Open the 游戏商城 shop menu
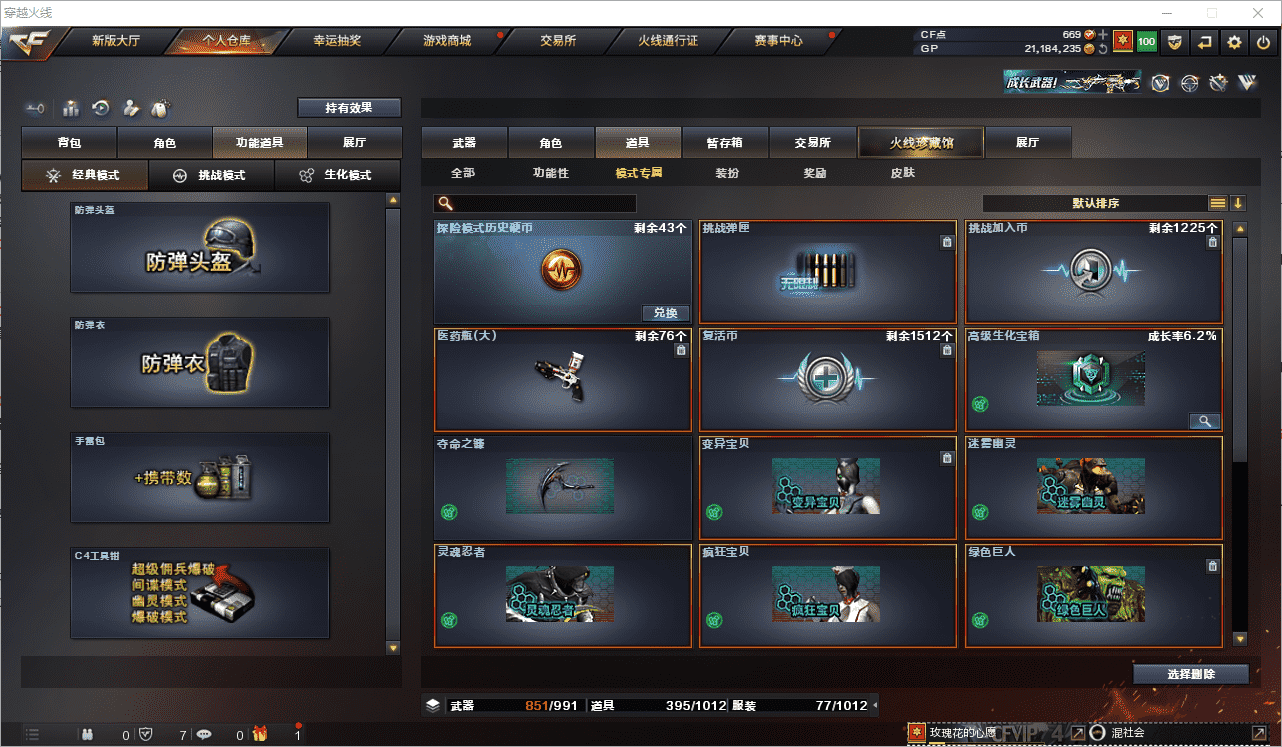1282x747 pixels. [x=446, y=41]
